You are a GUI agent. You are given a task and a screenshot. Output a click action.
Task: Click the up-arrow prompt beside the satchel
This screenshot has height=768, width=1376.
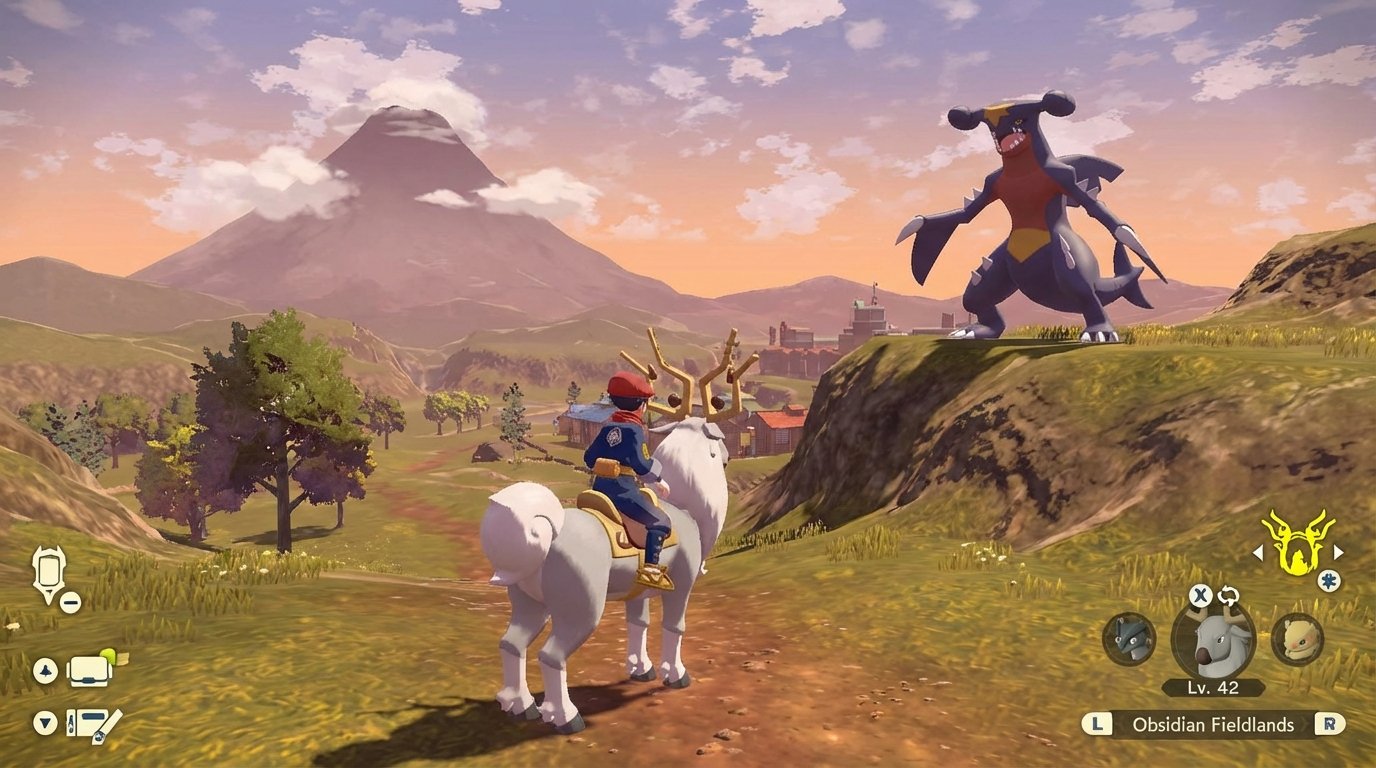coord(45,669)
